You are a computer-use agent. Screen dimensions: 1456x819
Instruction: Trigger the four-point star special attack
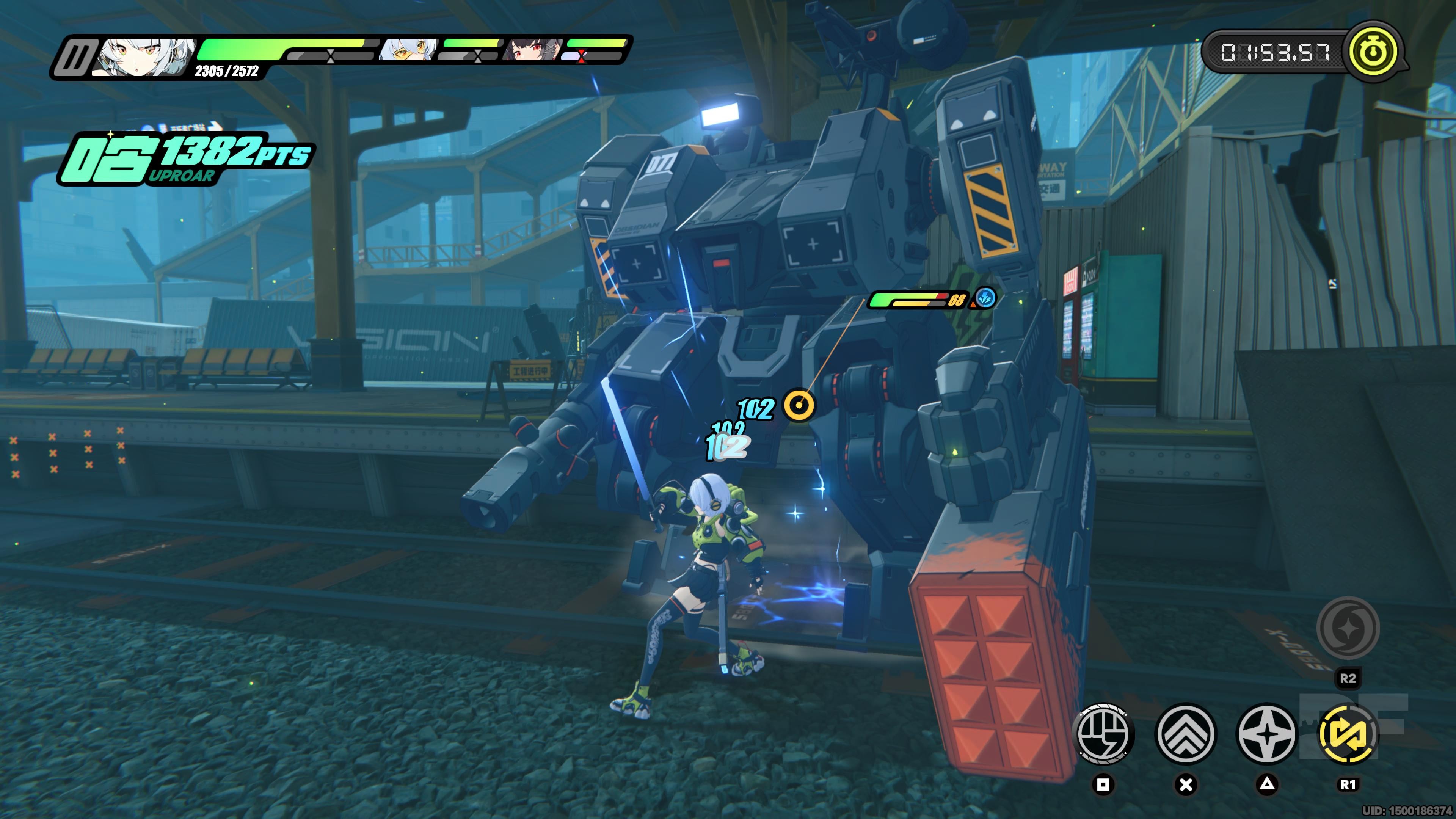pos(1267,734)
